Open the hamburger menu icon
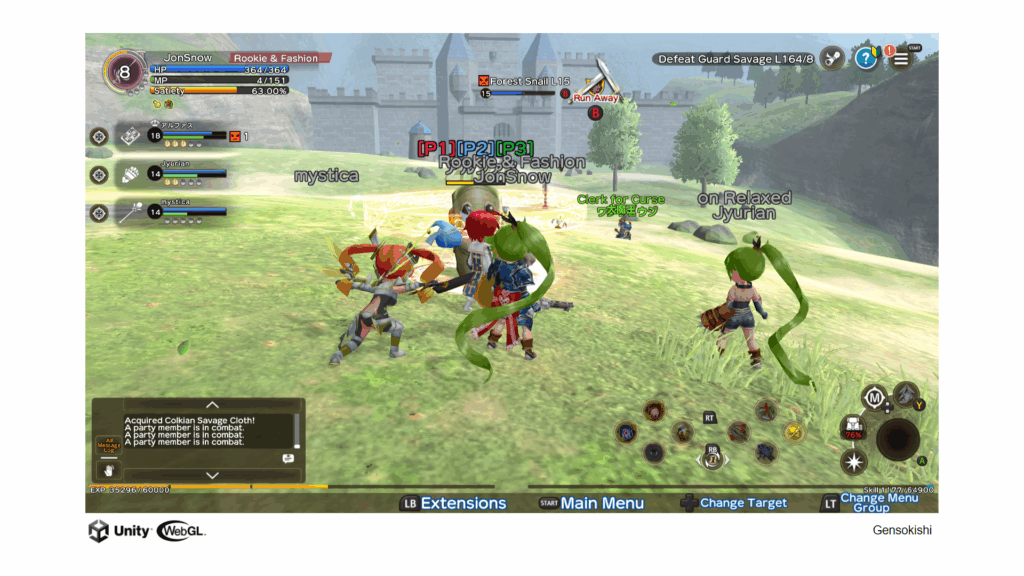 pyautogui.click(x=901, y=59)
